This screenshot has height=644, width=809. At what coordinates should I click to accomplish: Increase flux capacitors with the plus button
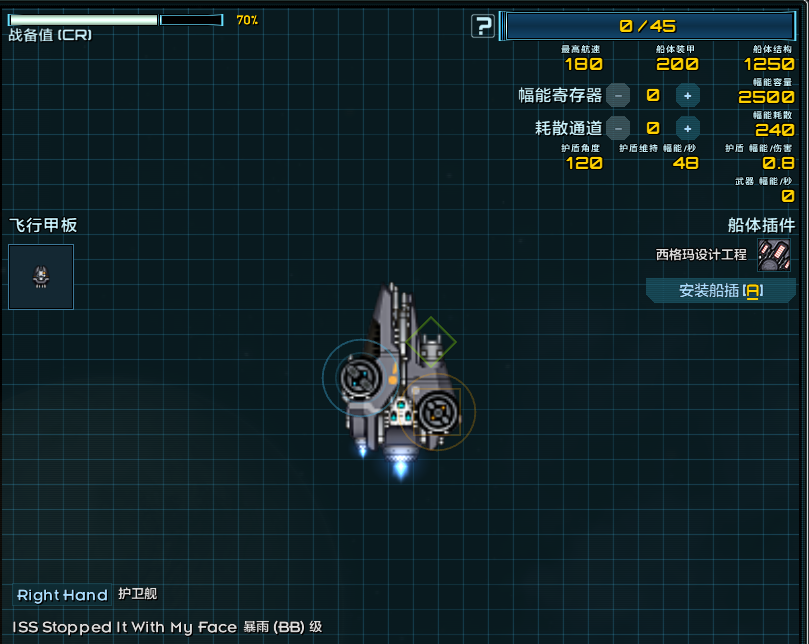687,95
